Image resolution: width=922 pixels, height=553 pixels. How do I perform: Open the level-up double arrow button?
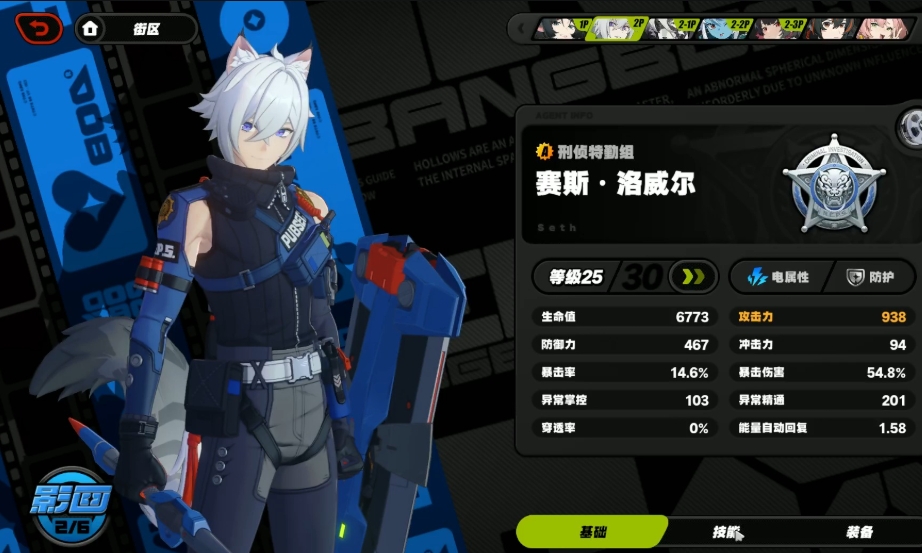tap(693, 277)
